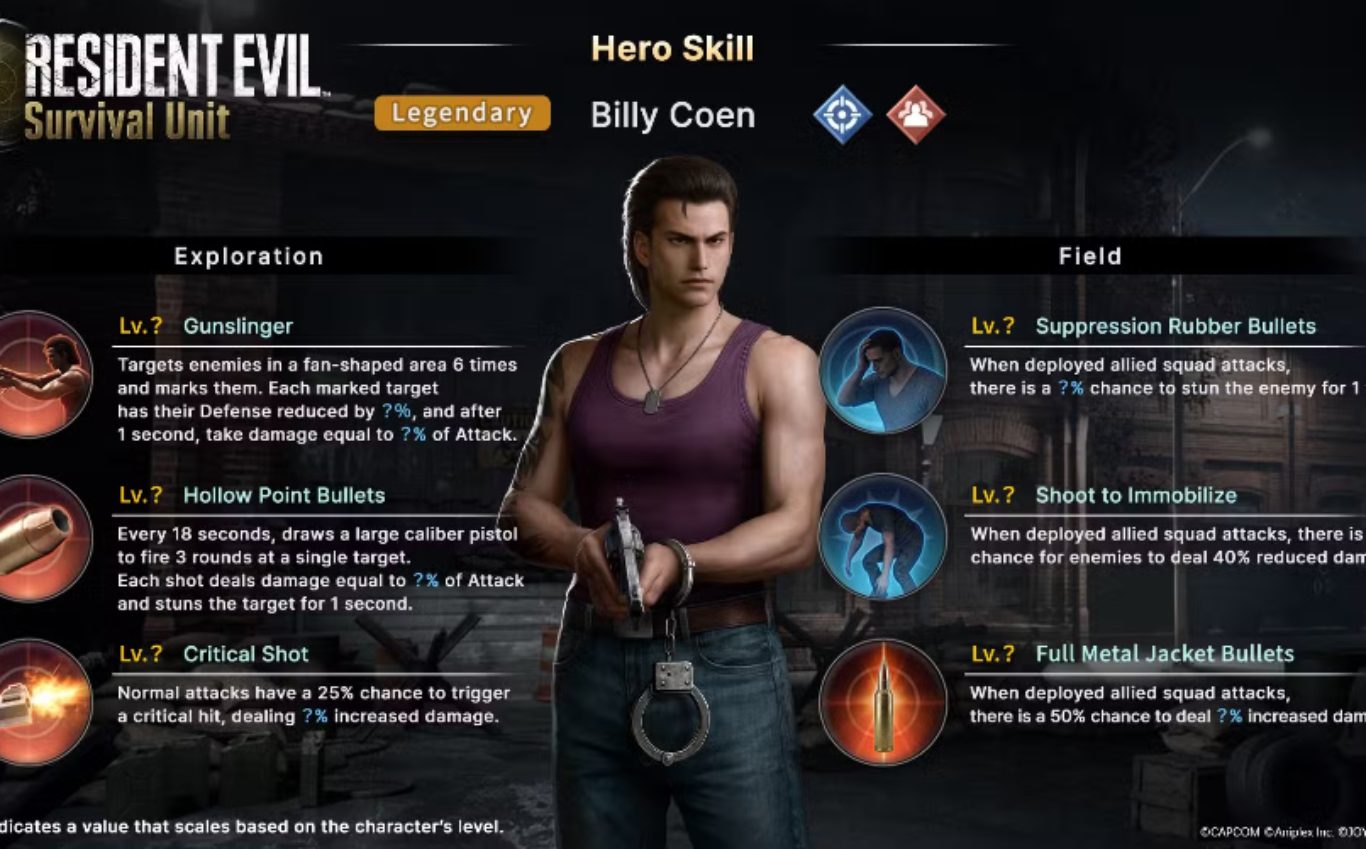Click the Legendary rarity badge

(x=462, y=113)
